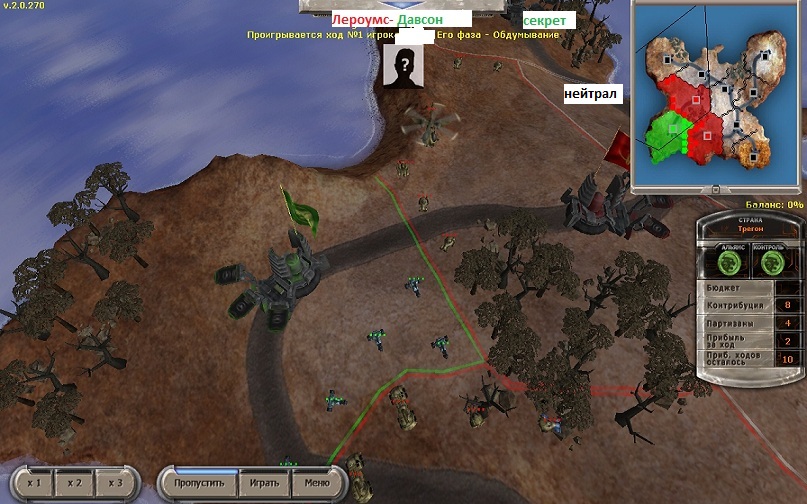The height and width of the screenshot is (504, 807).
Task: Switch replay speed to x 3
Action: (115, 483)
